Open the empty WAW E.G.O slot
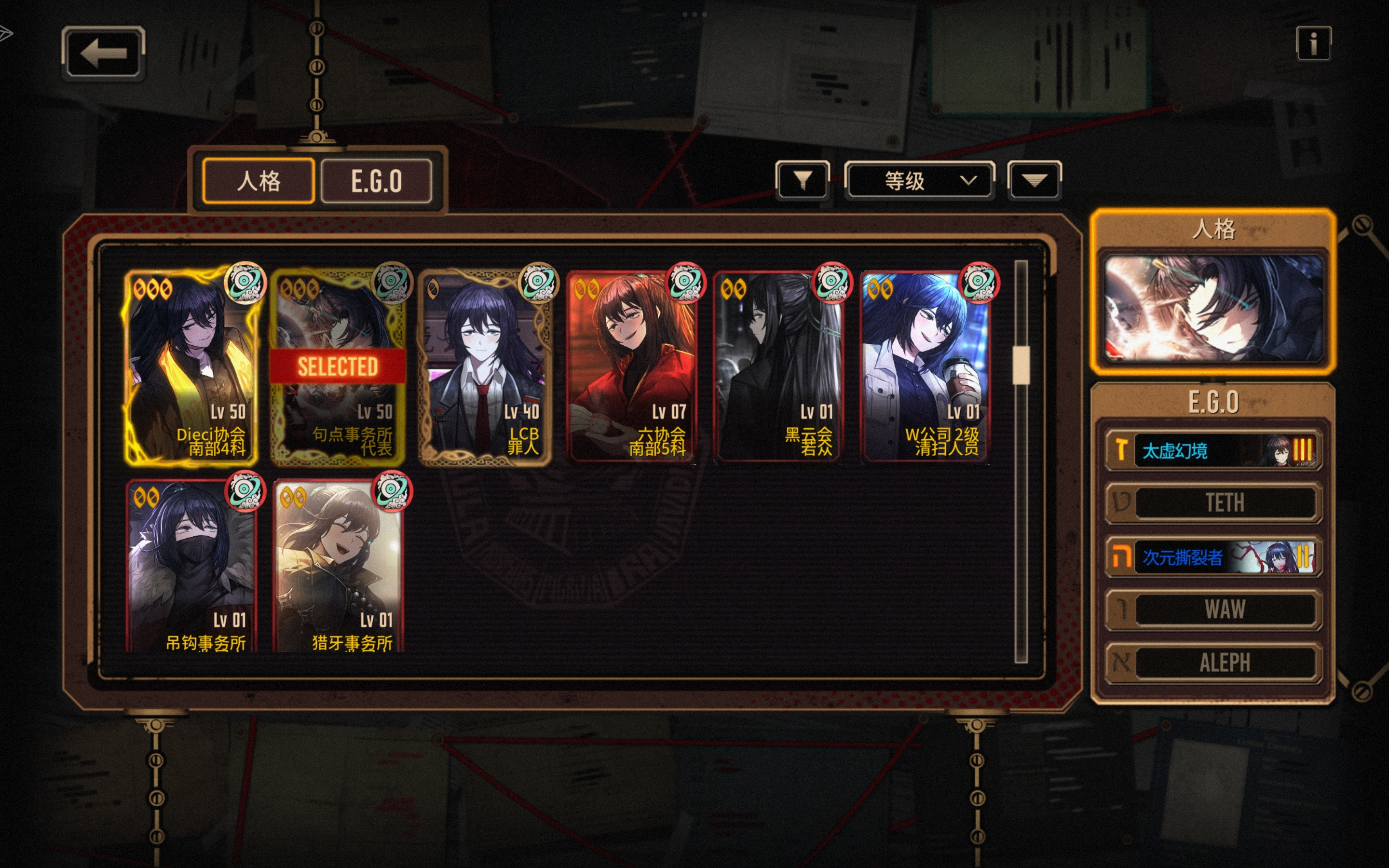This screenshot has height=868, width=1389. click(1213, 610)
